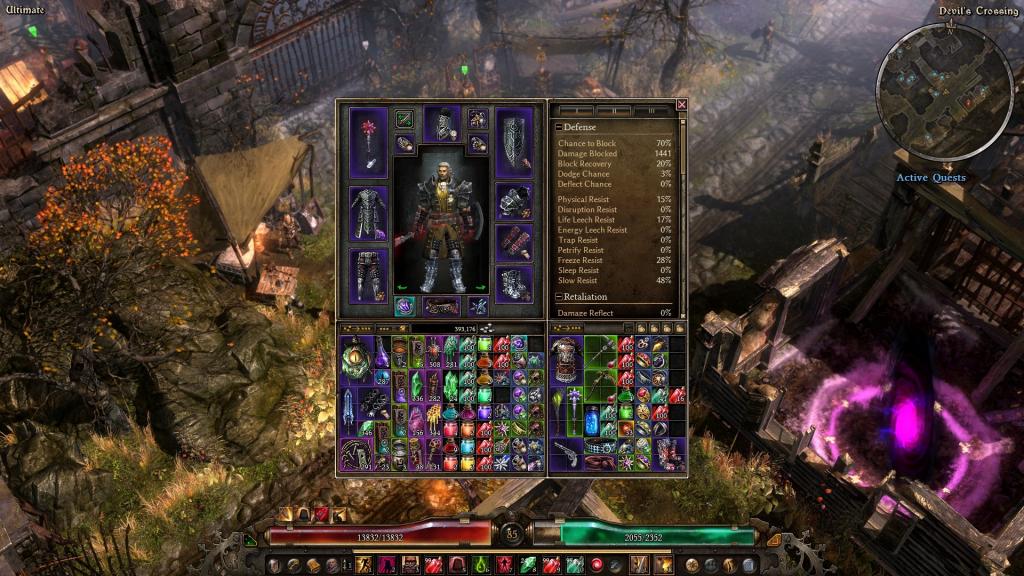Select the equipped mace weapon slot

368,141
